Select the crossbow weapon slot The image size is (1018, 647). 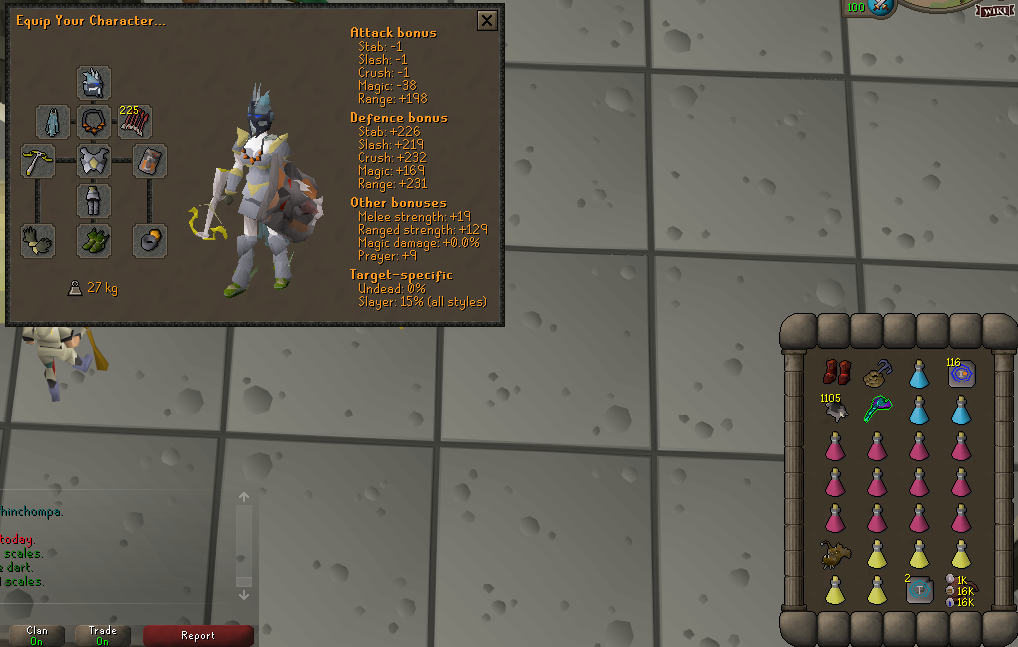pyautogui.click(x=38, y=161)
